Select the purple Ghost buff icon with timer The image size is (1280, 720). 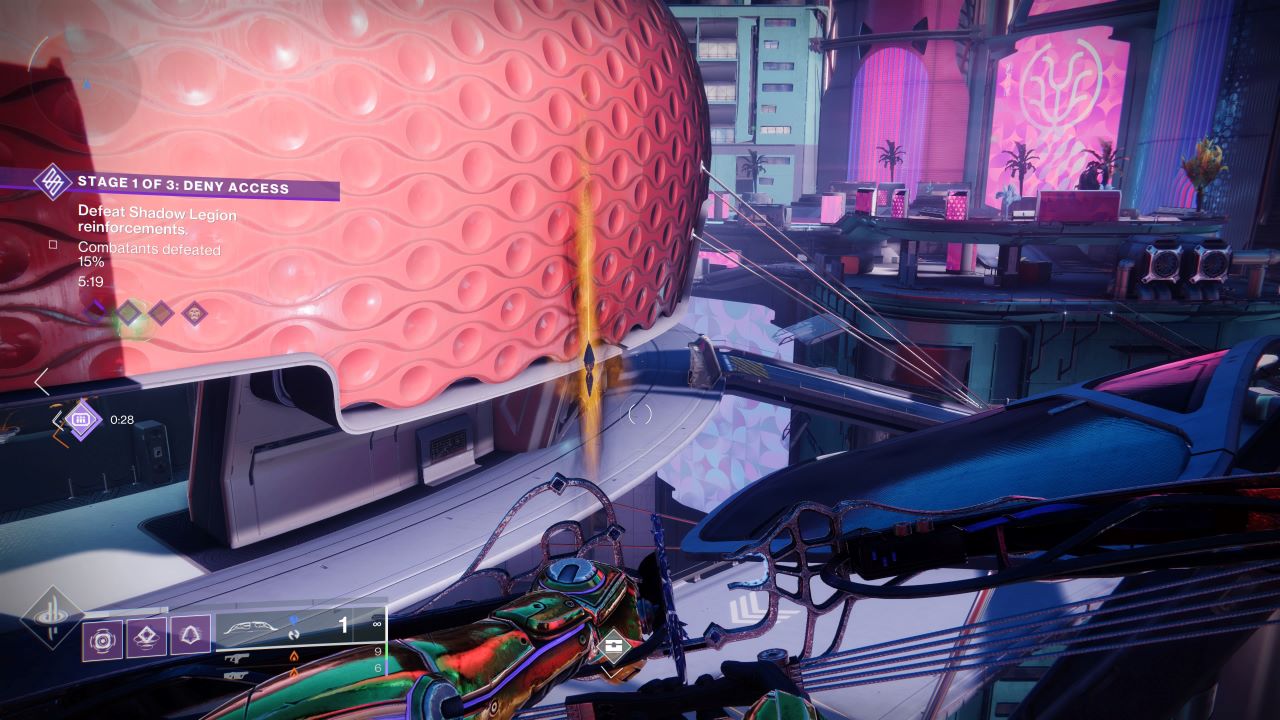click(x=81, y=419)
